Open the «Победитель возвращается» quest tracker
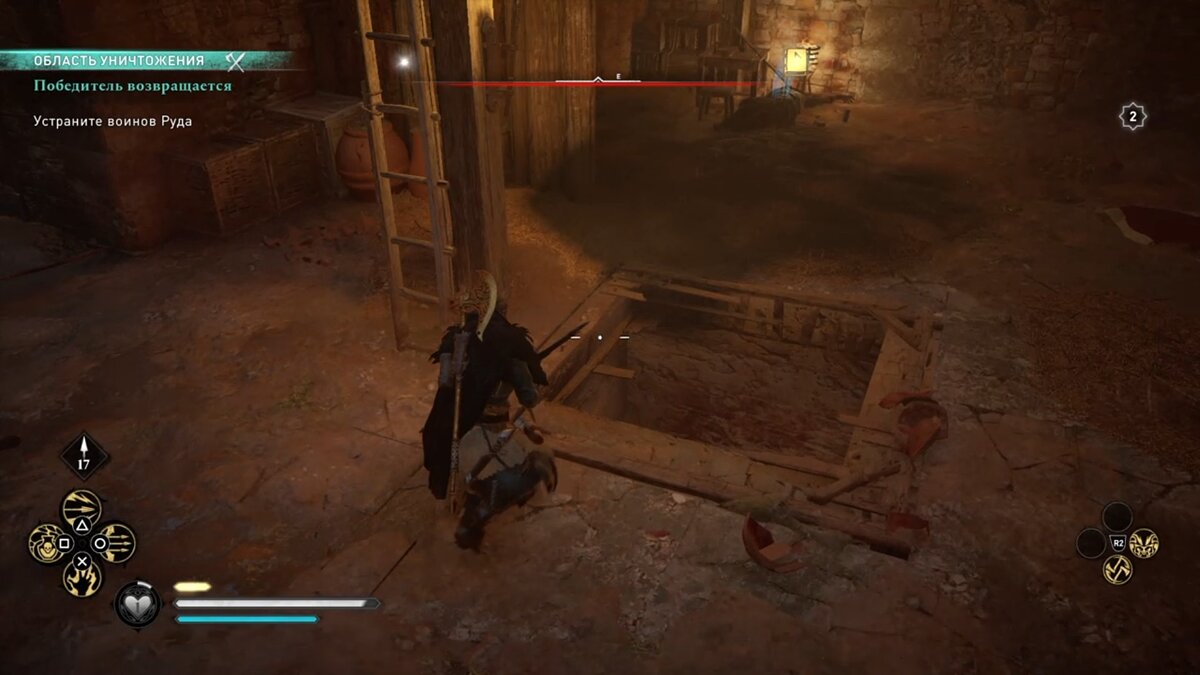Viewport: 1200px width, 675px height. coord(132,86)
